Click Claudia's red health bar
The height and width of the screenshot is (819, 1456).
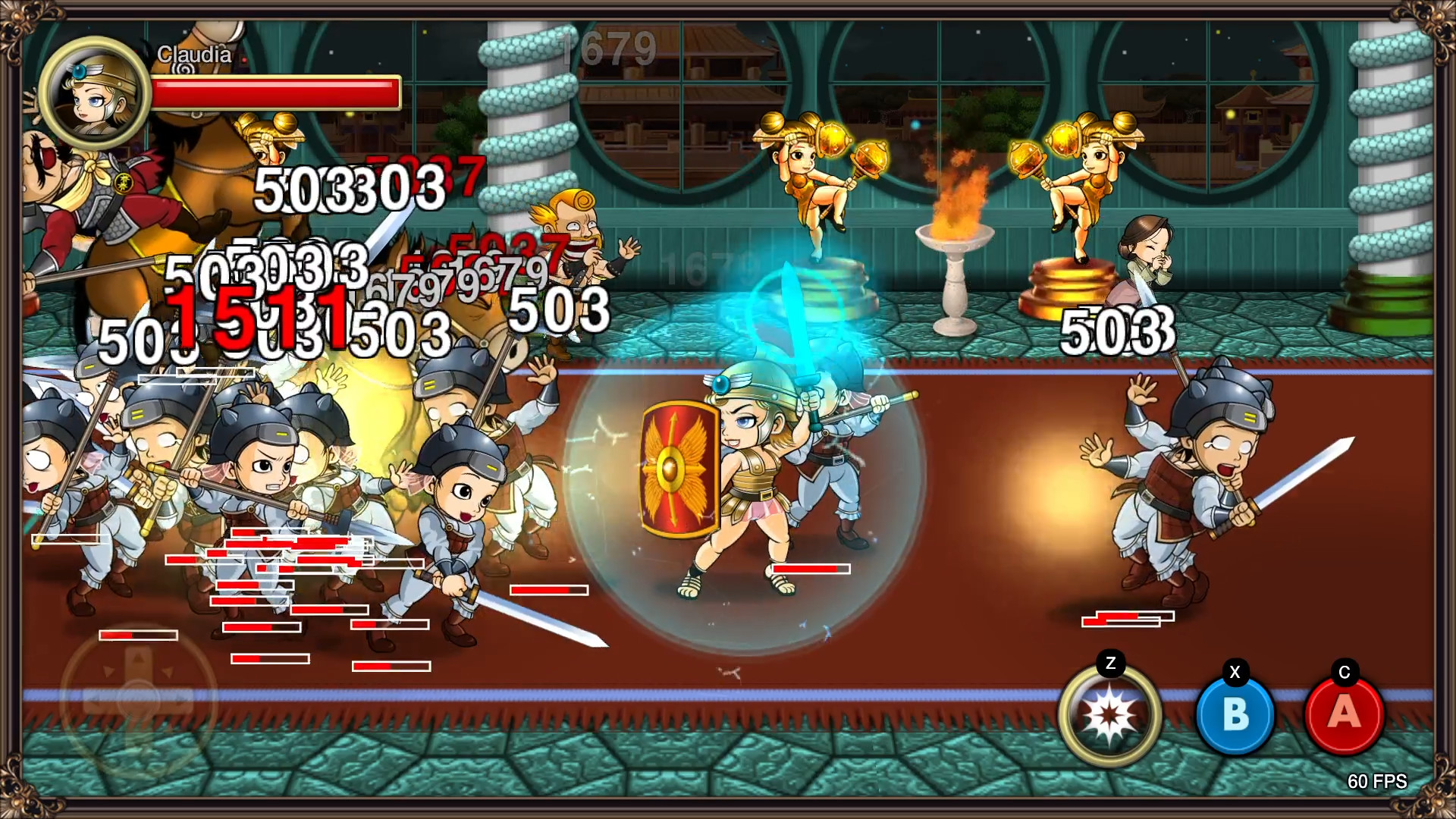tap(275, 90)
